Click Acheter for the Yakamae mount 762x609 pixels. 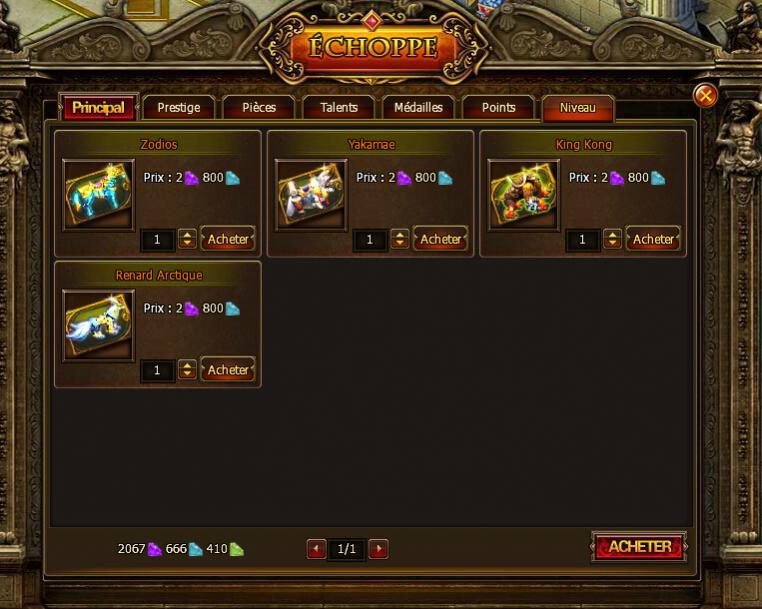440,239
